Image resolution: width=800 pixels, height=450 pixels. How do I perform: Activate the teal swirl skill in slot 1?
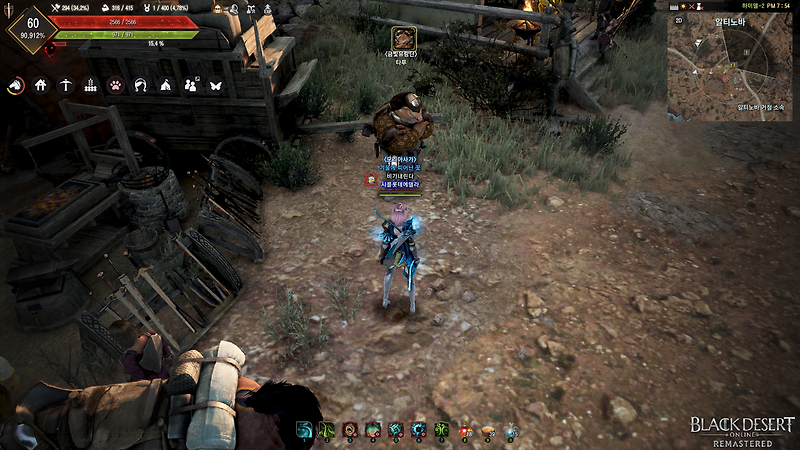click(303, 430)
